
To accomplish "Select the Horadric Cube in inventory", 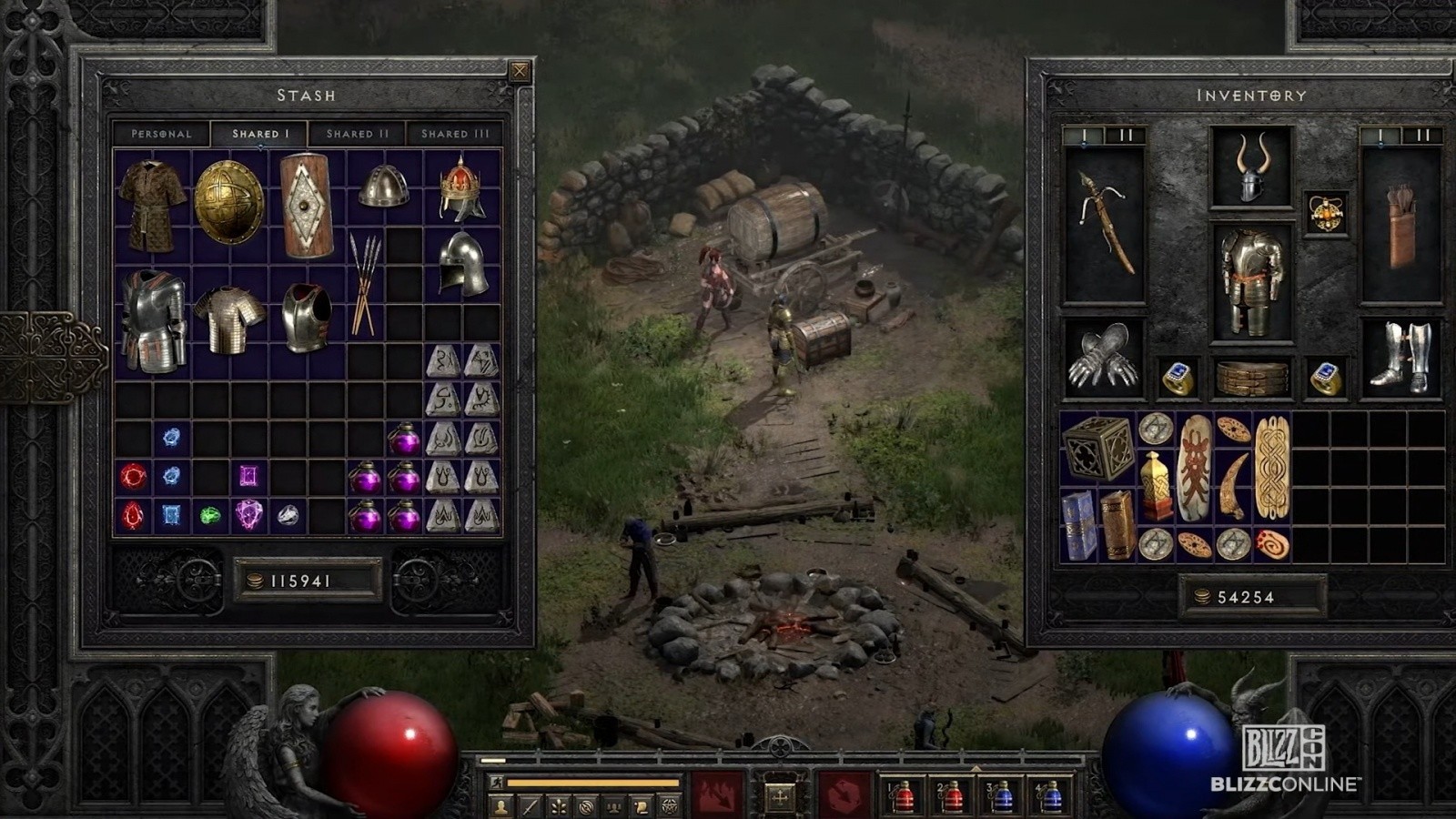I will [1098, 448].
